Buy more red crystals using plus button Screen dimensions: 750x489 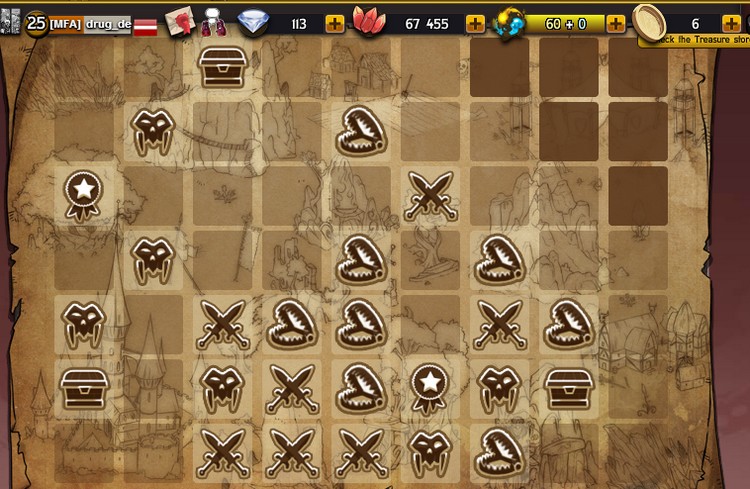tap(475, 23)
